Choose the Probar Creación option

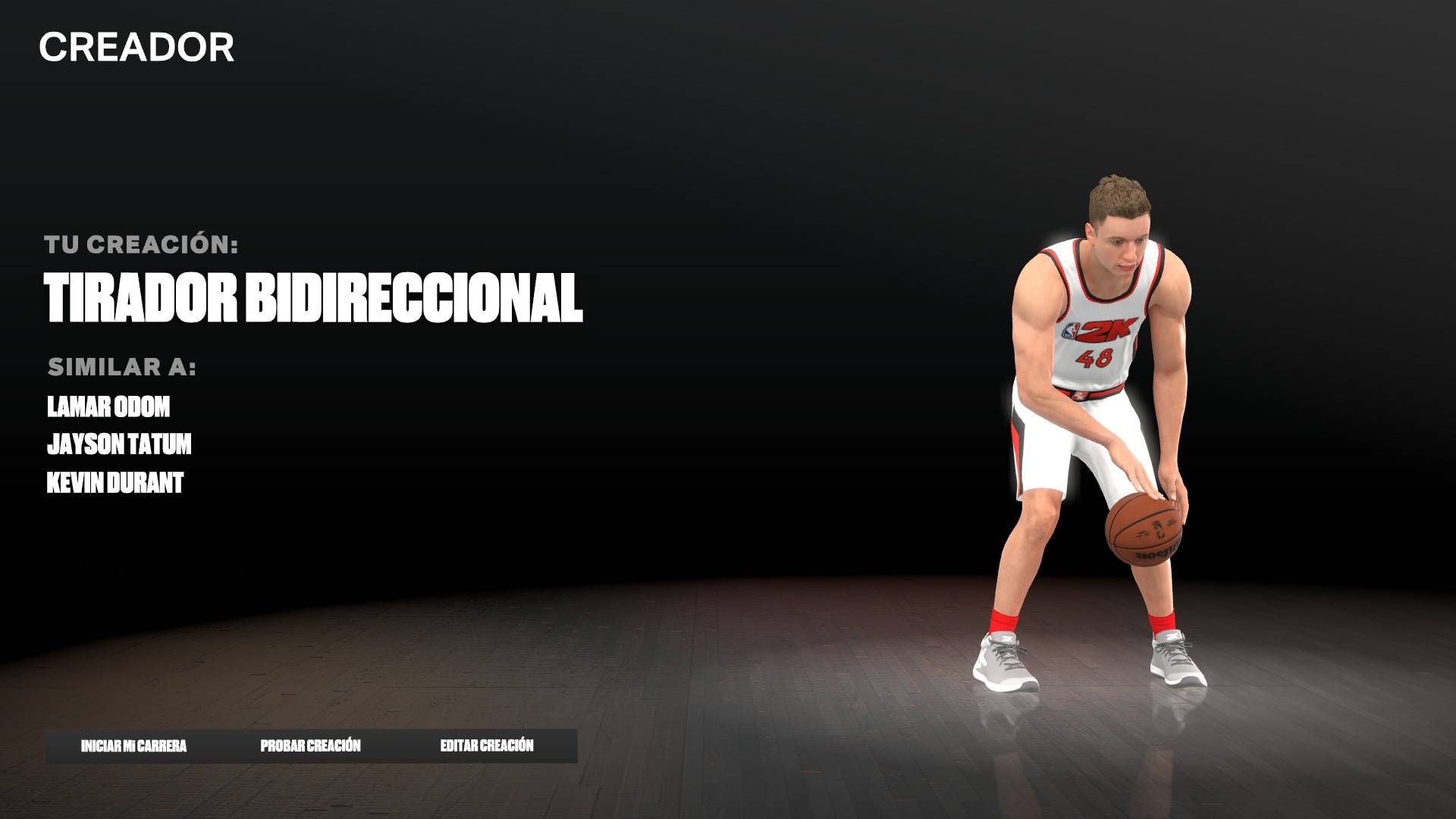pyautogui.click(x=310, y=746)
